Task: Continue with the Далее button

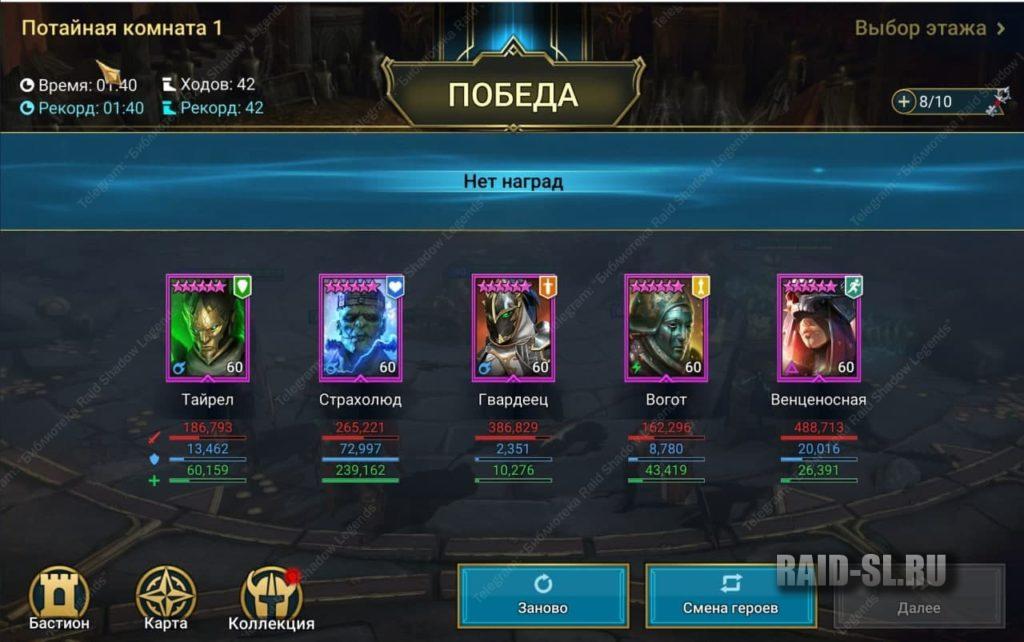Action: coord(918,596)
